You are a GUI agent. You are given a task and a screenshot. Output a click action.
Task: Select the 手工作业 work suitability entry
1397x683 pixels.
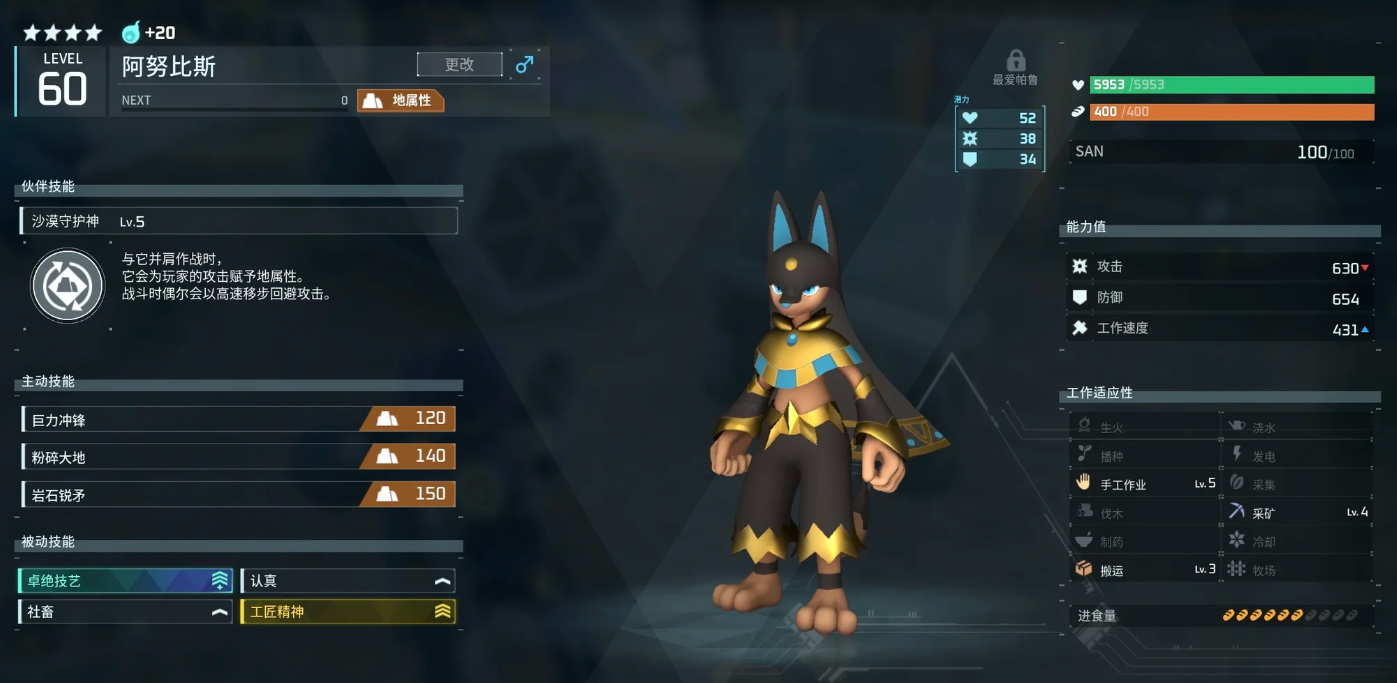(x=1145, y=484)
